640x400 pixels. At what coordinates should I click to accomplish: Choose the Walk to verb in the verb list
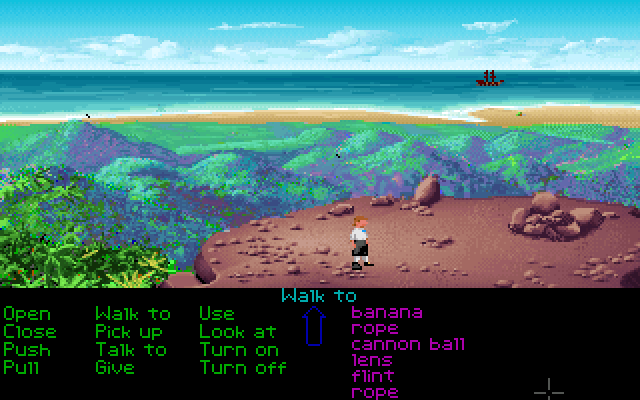tap(133, 314)
